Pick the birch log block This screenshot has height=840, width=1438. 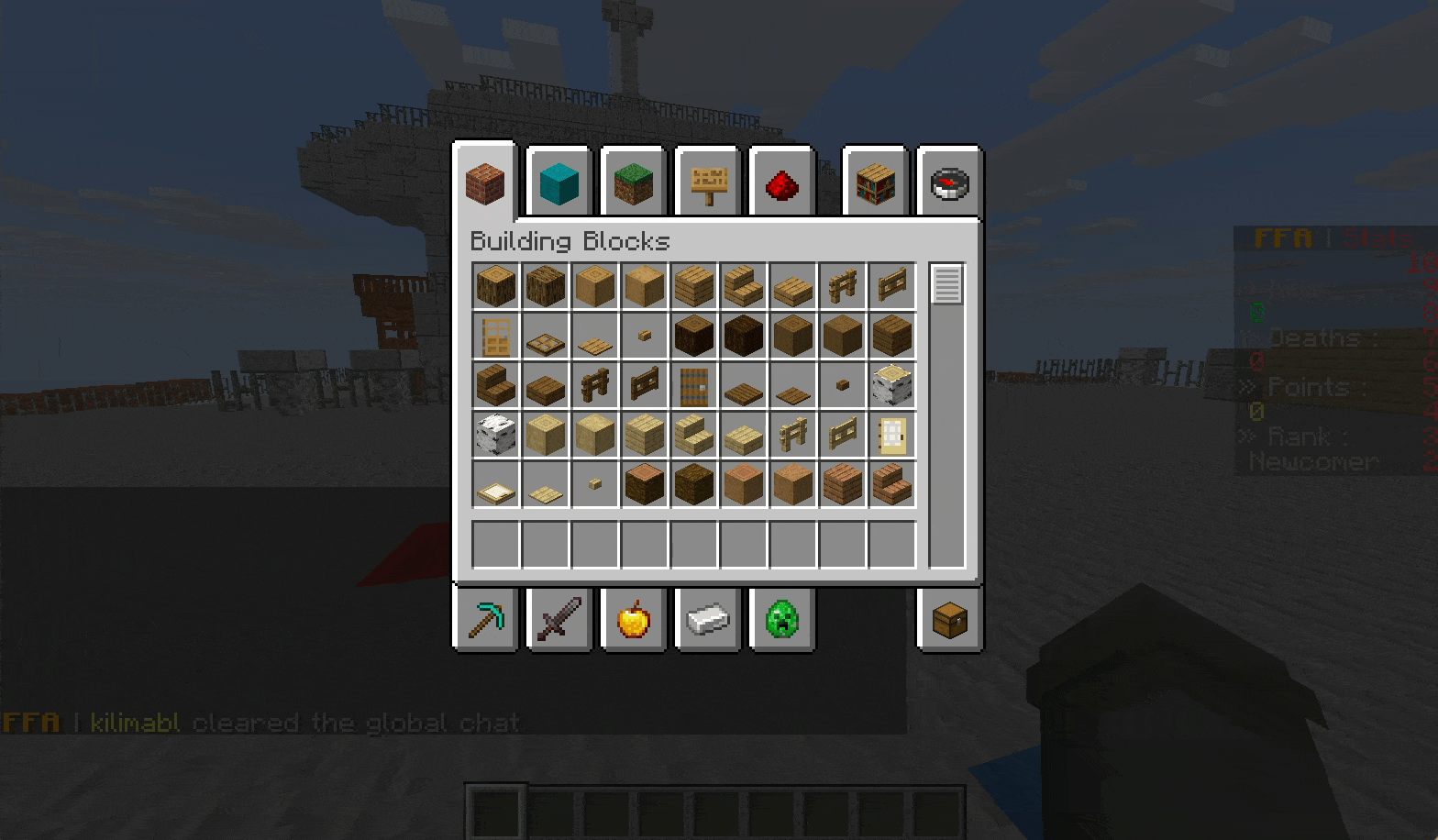892,386
